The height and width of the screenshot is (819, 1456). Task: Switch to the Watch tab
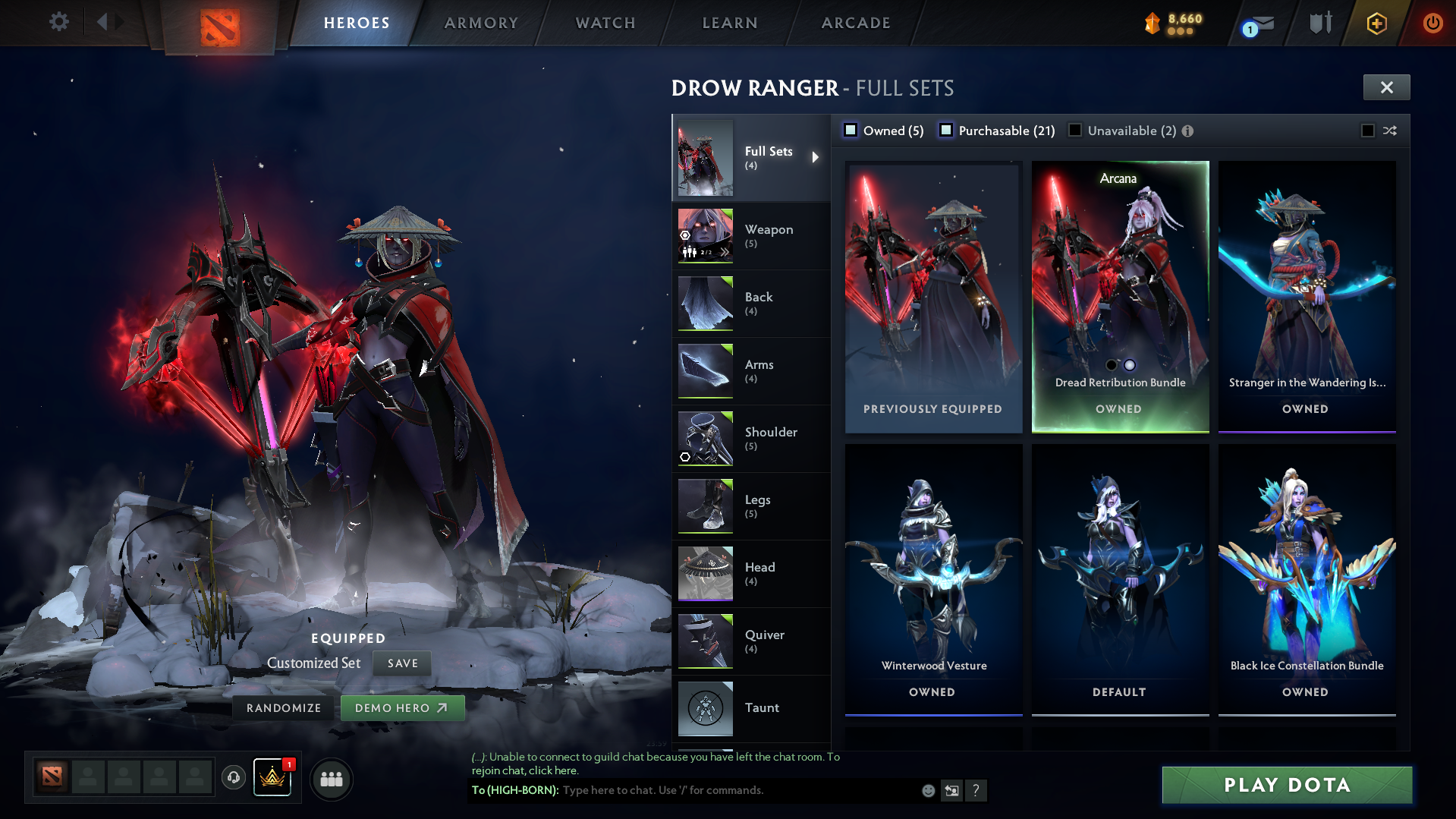click(605, 23)
